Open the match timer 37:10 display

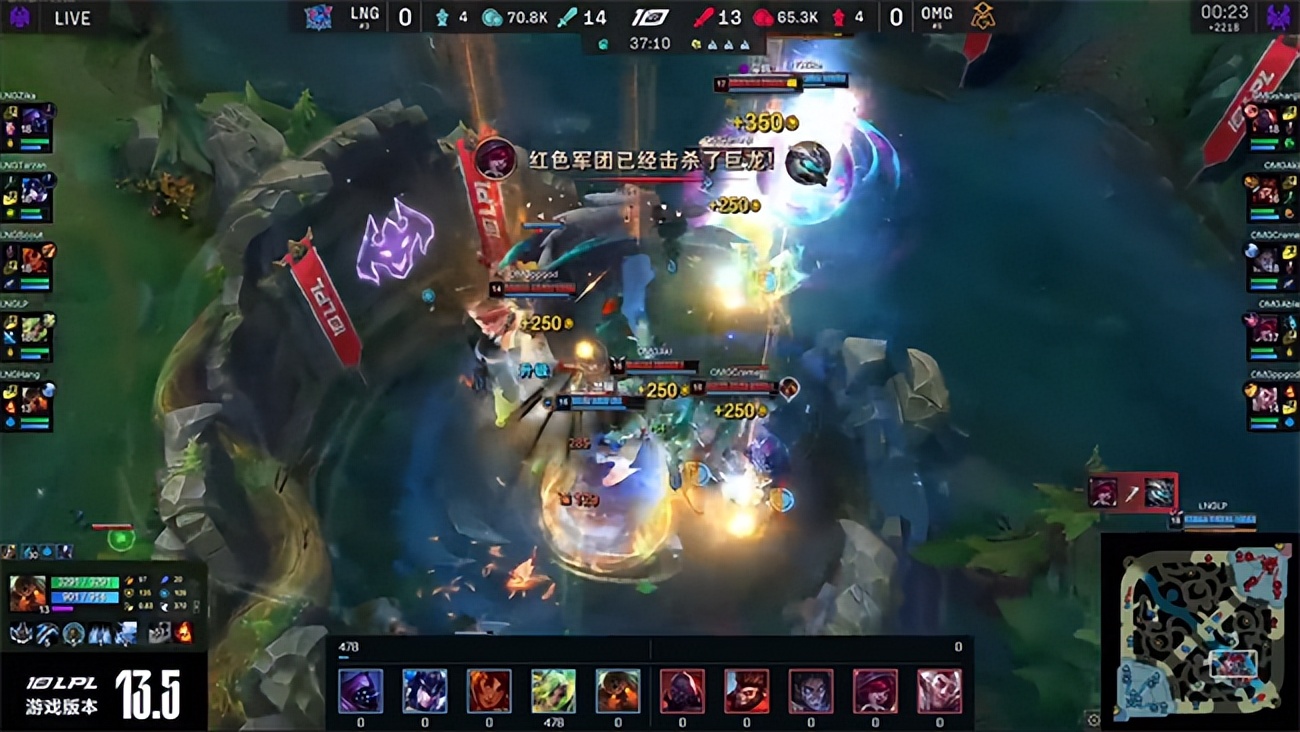click(x=650, y=43)
